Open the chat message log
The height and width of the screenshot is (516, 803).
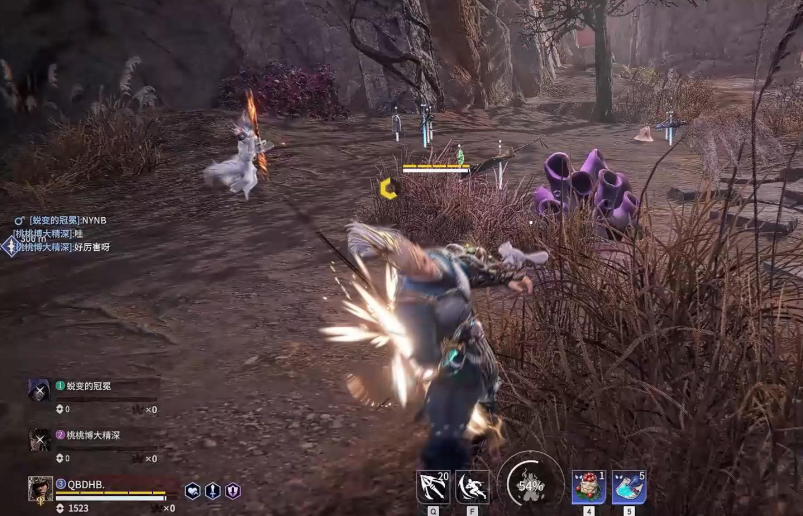point(62,233)
